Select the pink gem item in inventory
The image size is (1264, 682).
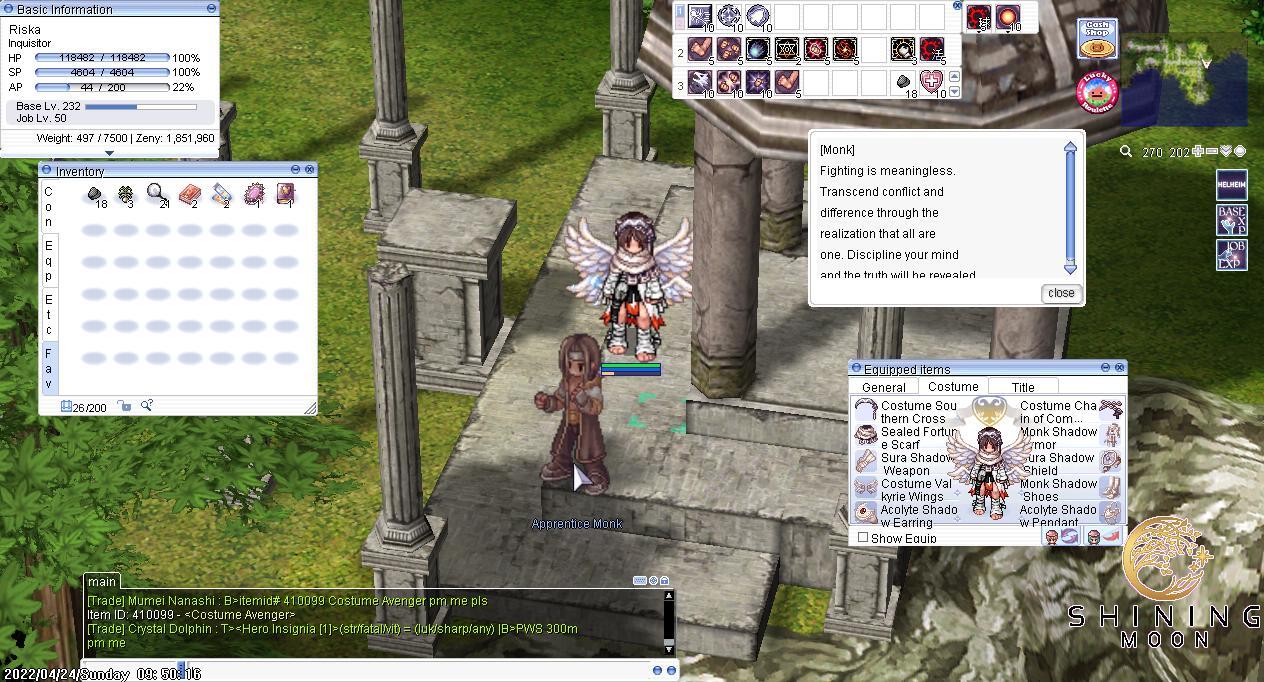pos(254,194)
